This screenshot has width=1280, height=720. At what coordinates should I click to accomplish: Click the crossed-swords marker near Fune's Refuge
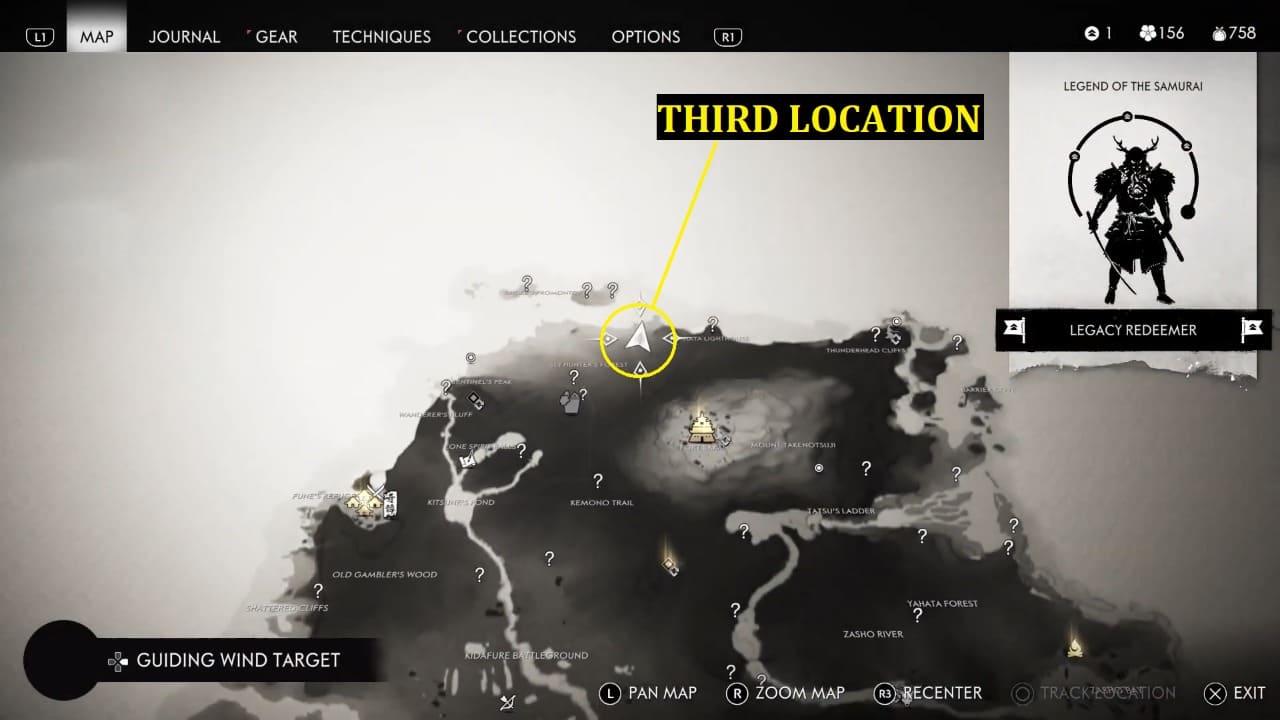tap(377, 492)
